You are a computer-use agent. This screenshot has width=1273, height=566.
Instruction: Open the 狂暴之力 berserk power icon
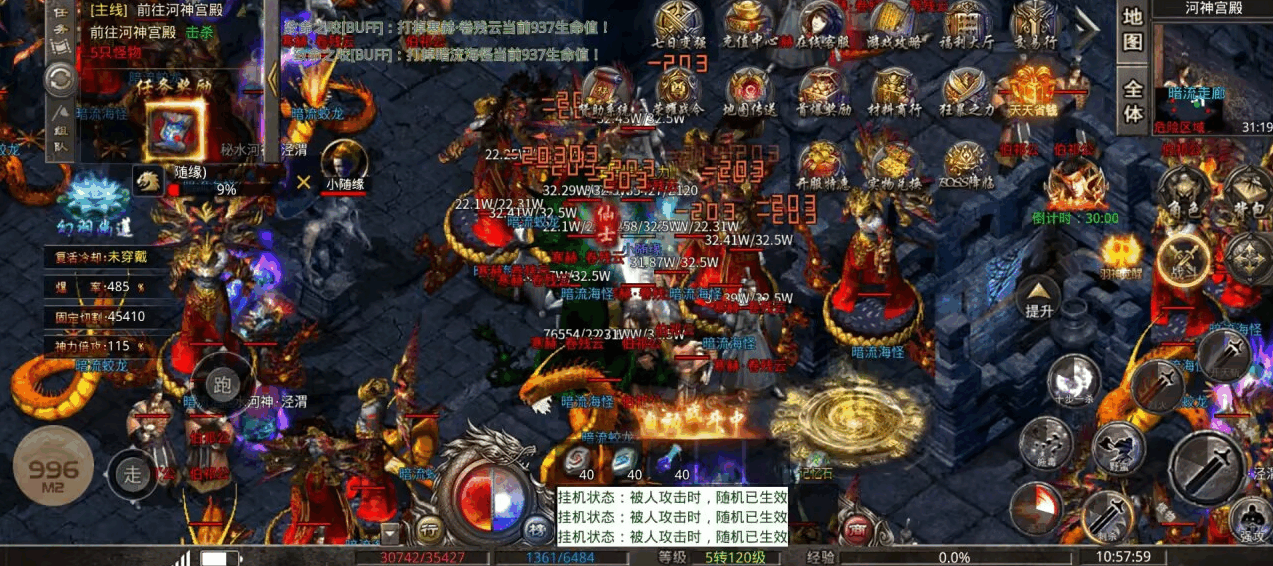[x=965, y=89]
